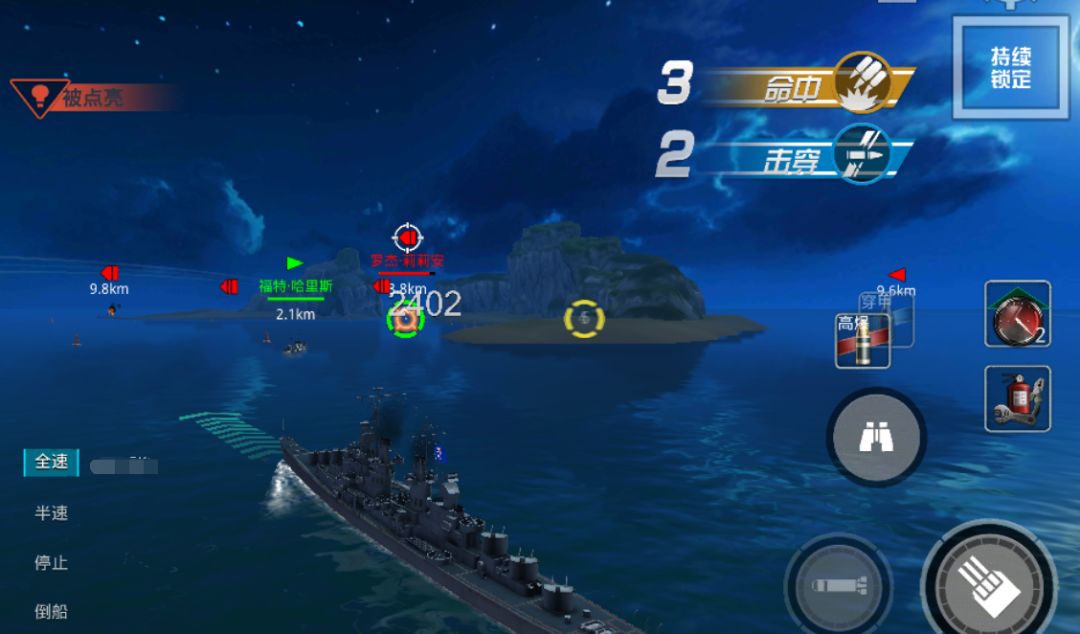
Task: Launch torpedoes with the torpedo button
Action: coord(837,585)
